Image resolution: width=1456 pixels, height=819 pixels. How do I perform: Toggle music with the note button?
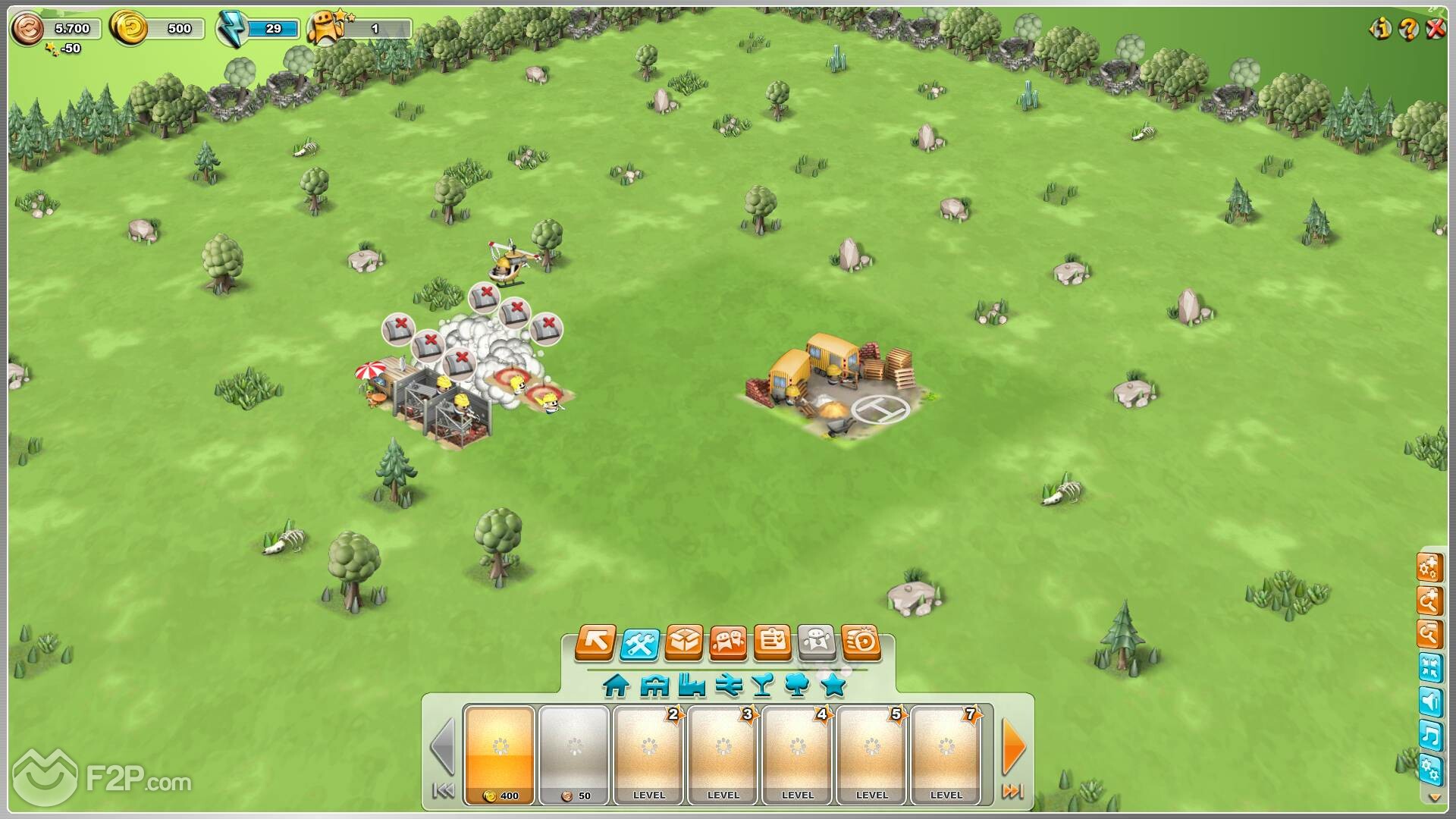click(1430, 736)
